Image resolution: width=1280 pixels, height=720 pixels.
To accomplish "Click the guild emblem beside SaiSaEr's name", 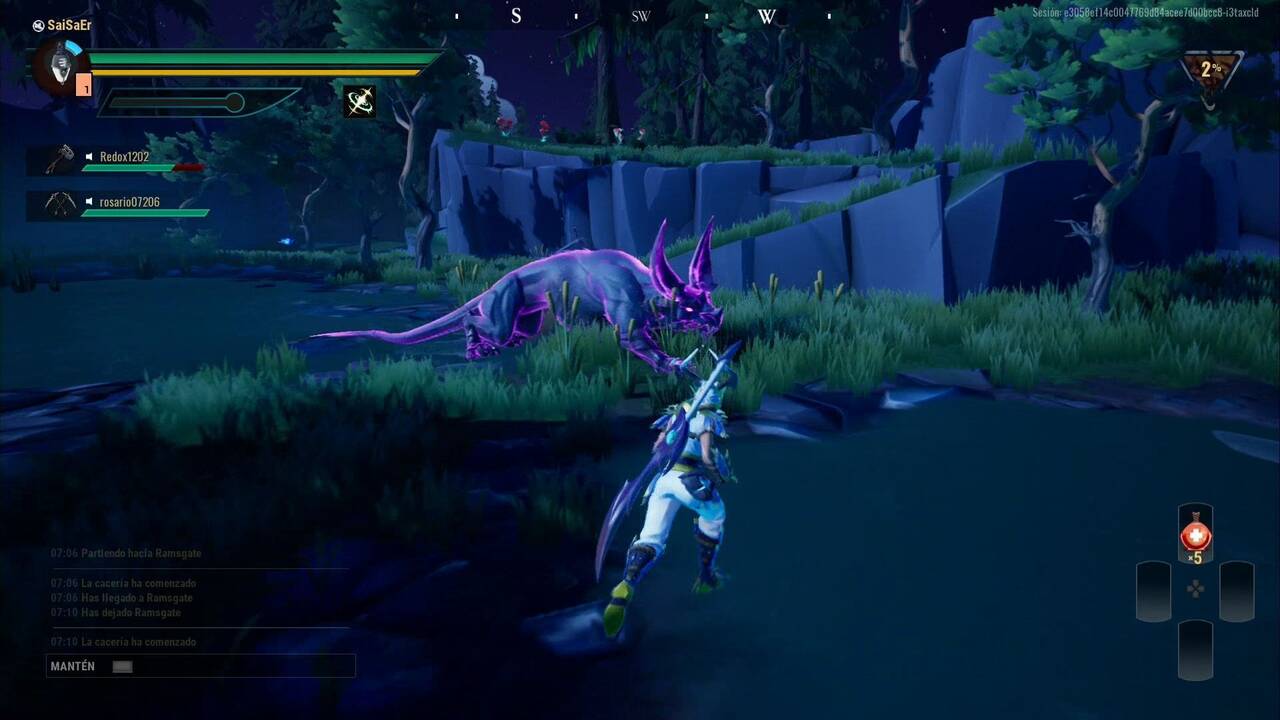I will coord(37,24).
